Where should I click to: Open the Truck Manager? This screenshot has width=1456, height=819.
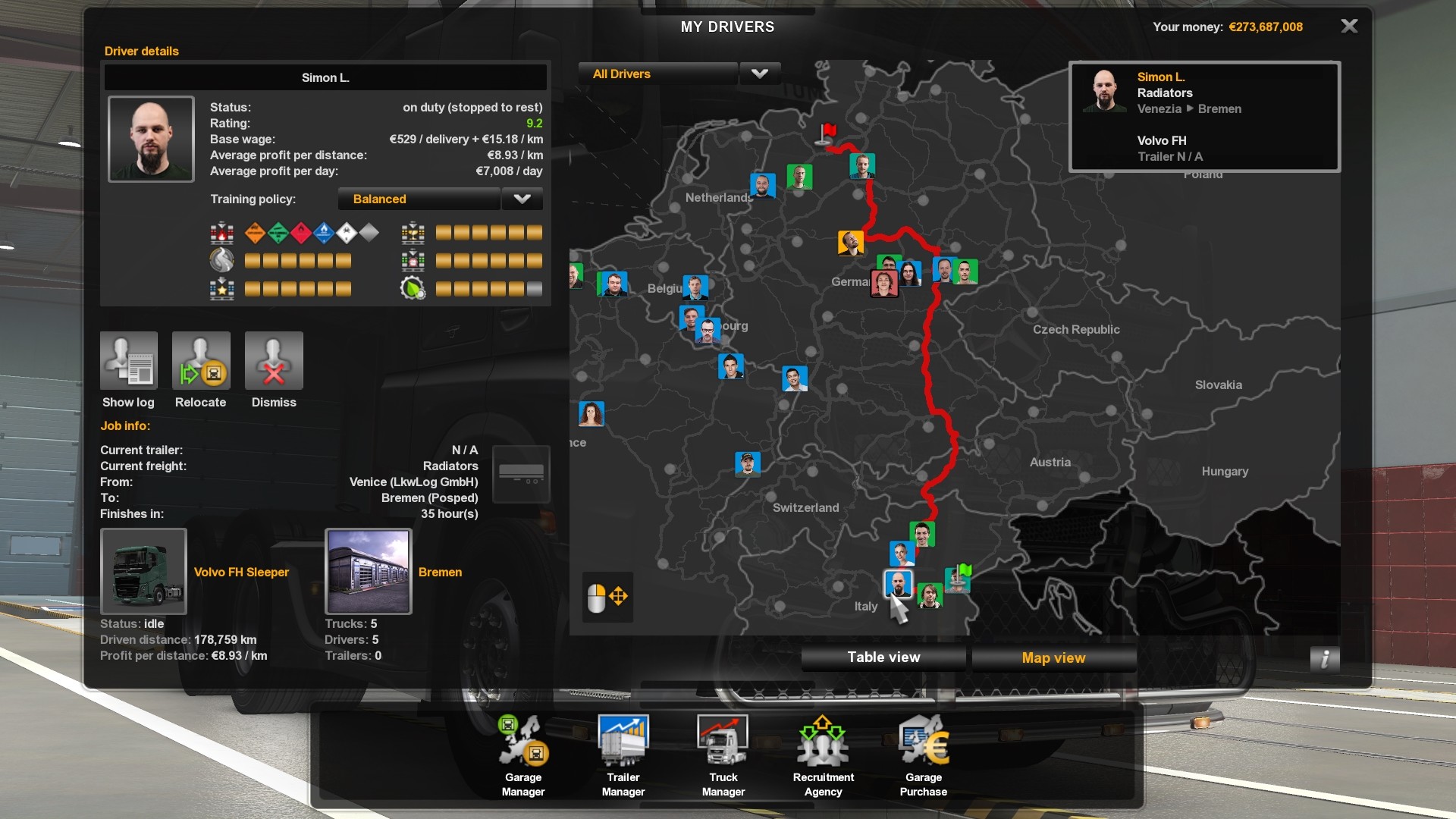click(723, 755)
